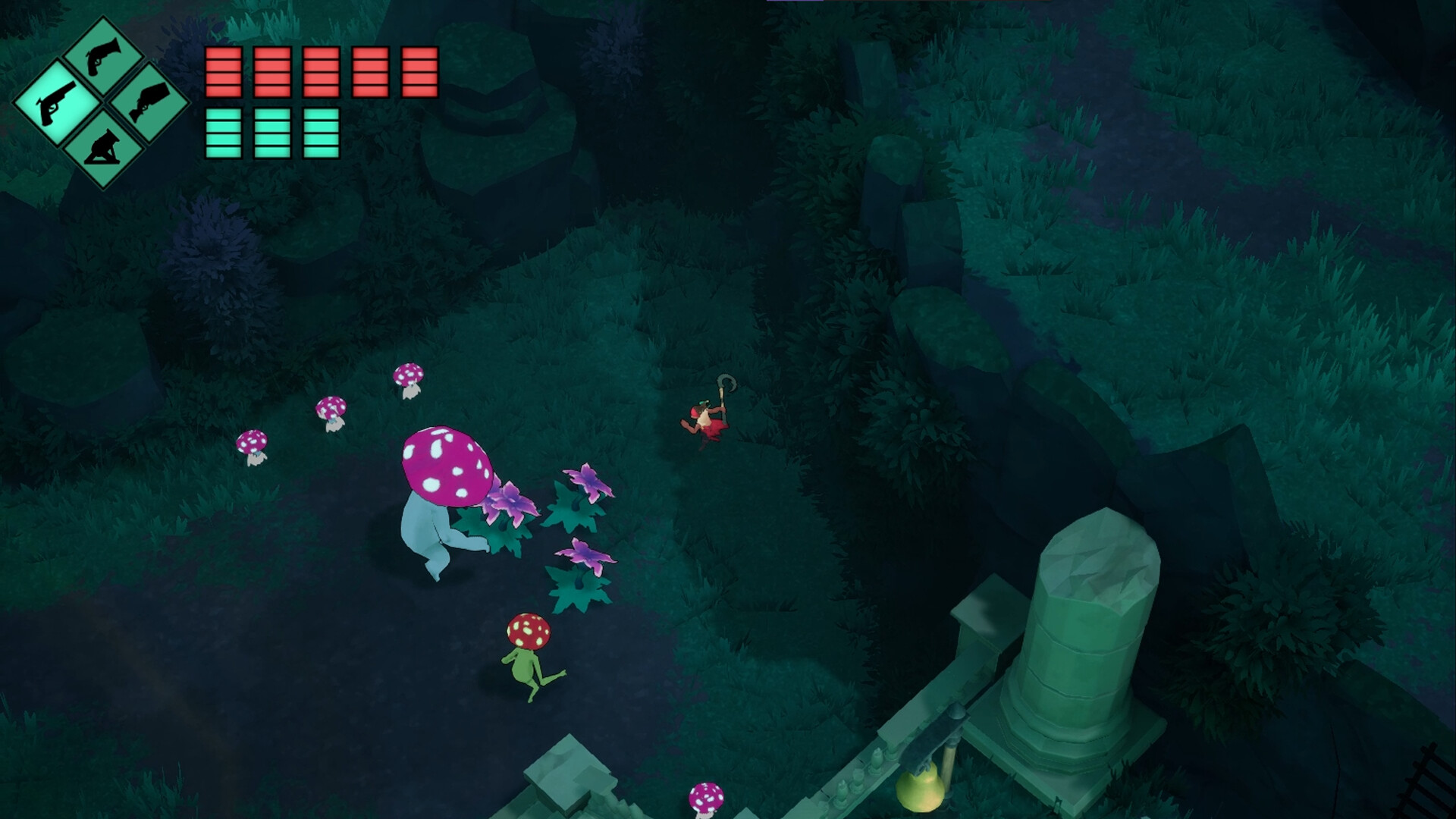
Task: Click the first green ammo bar segment
Action: point(225,133)
